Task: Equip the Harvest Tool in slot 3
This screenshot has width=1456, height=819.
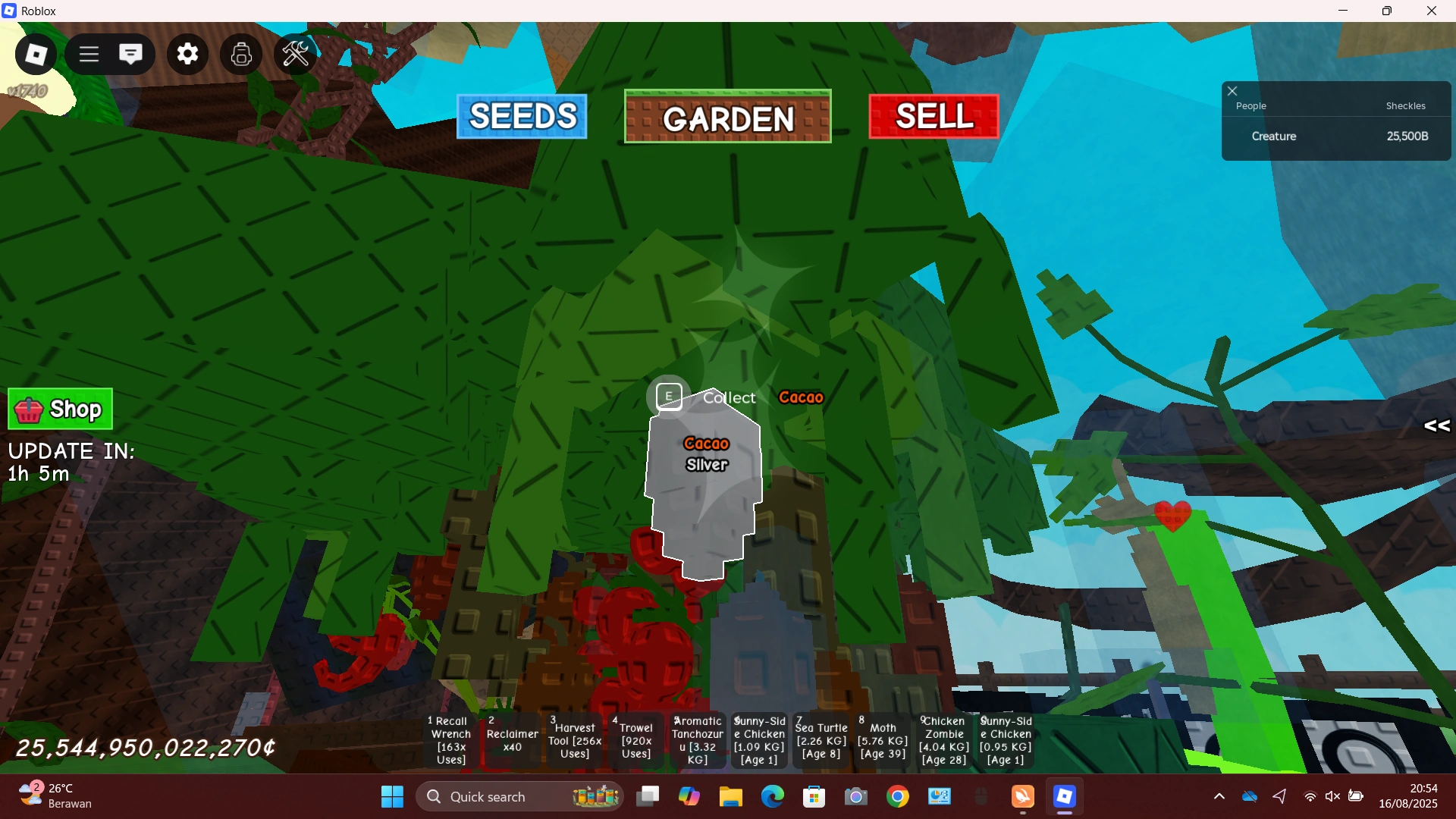Action: [573, 739]
